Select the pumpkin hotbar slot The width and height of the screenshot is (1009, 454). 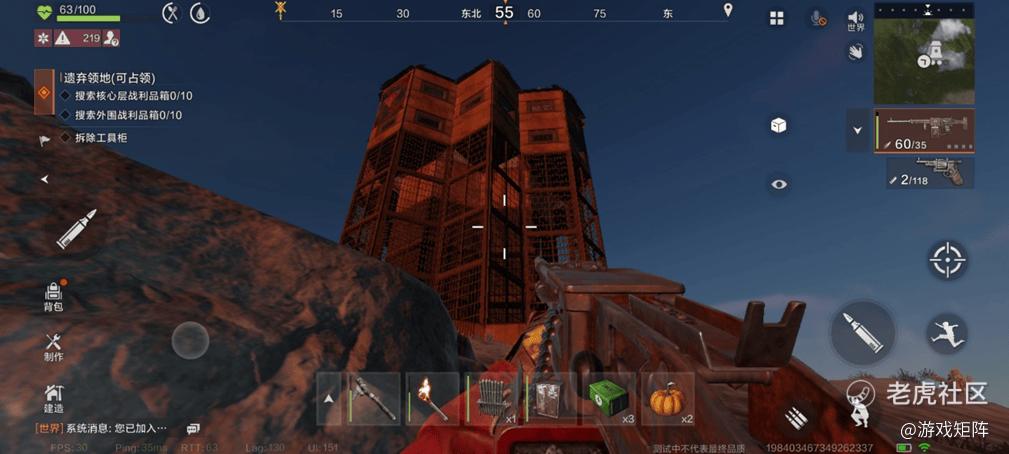667,399
